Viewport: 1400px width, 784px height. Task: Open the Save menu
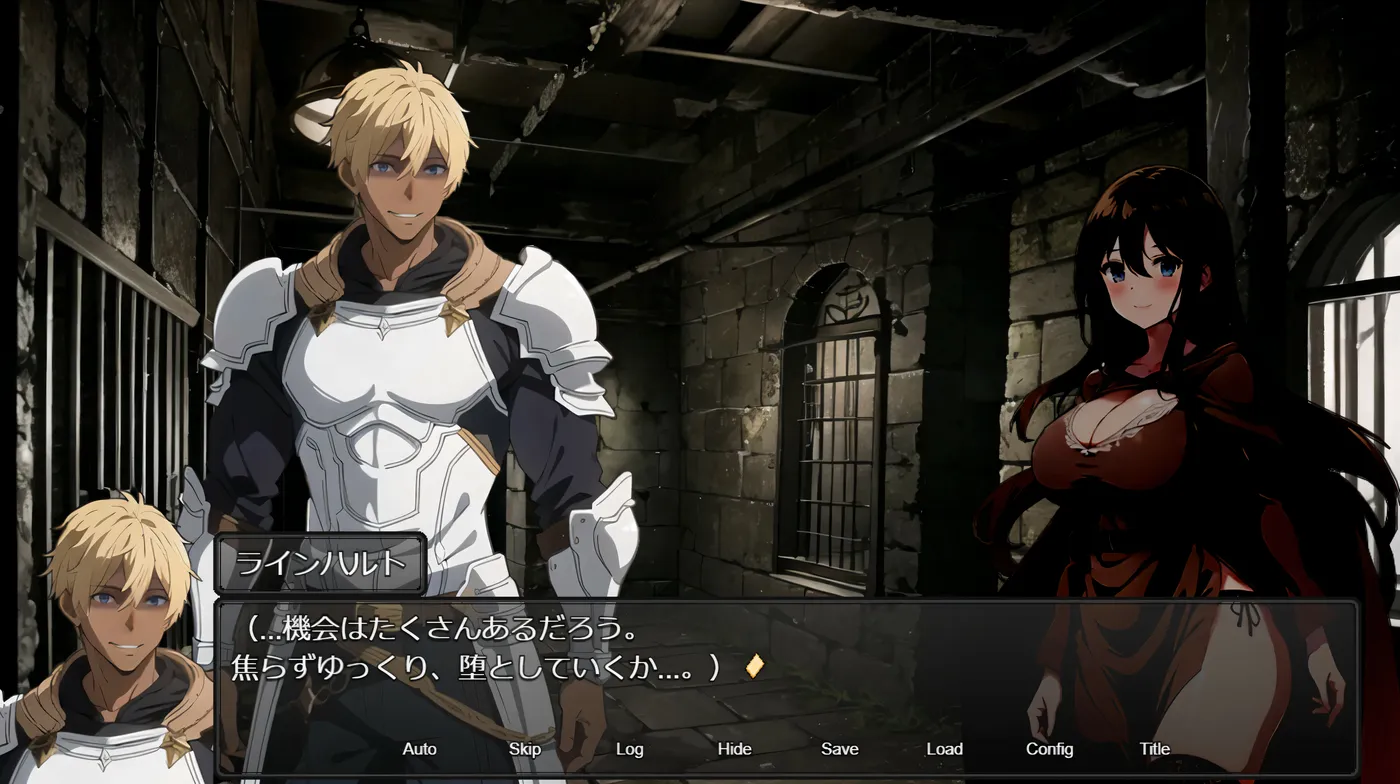[x=839, y=749]
